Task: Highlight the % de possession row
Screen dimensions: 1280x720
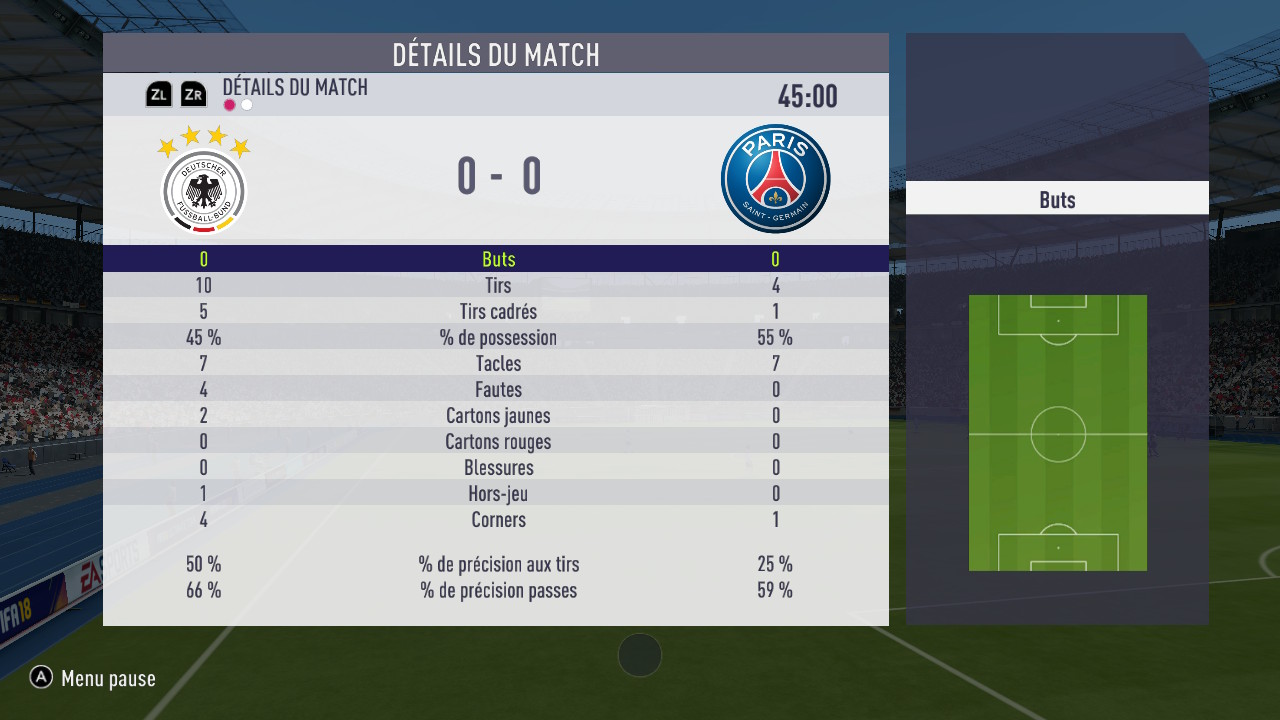Action: pyautogui.click(x=497, y=338)
